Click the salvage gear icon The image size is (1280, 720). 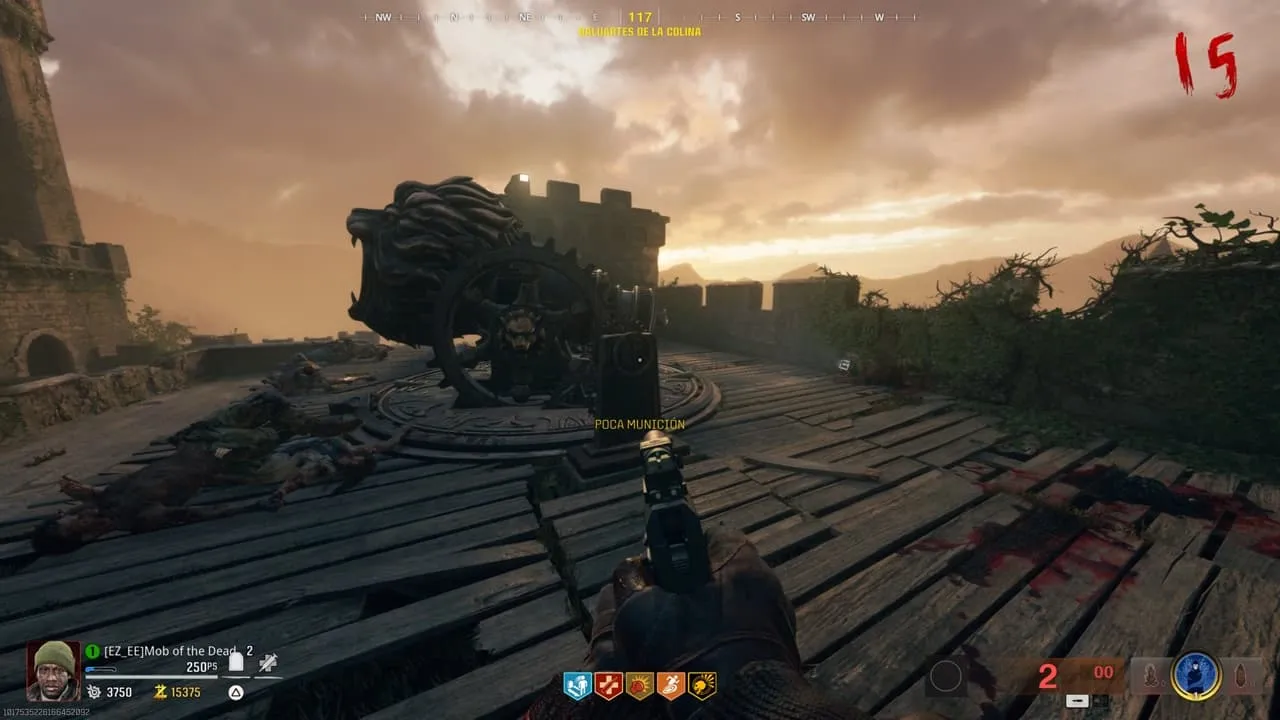coord(94,692)
